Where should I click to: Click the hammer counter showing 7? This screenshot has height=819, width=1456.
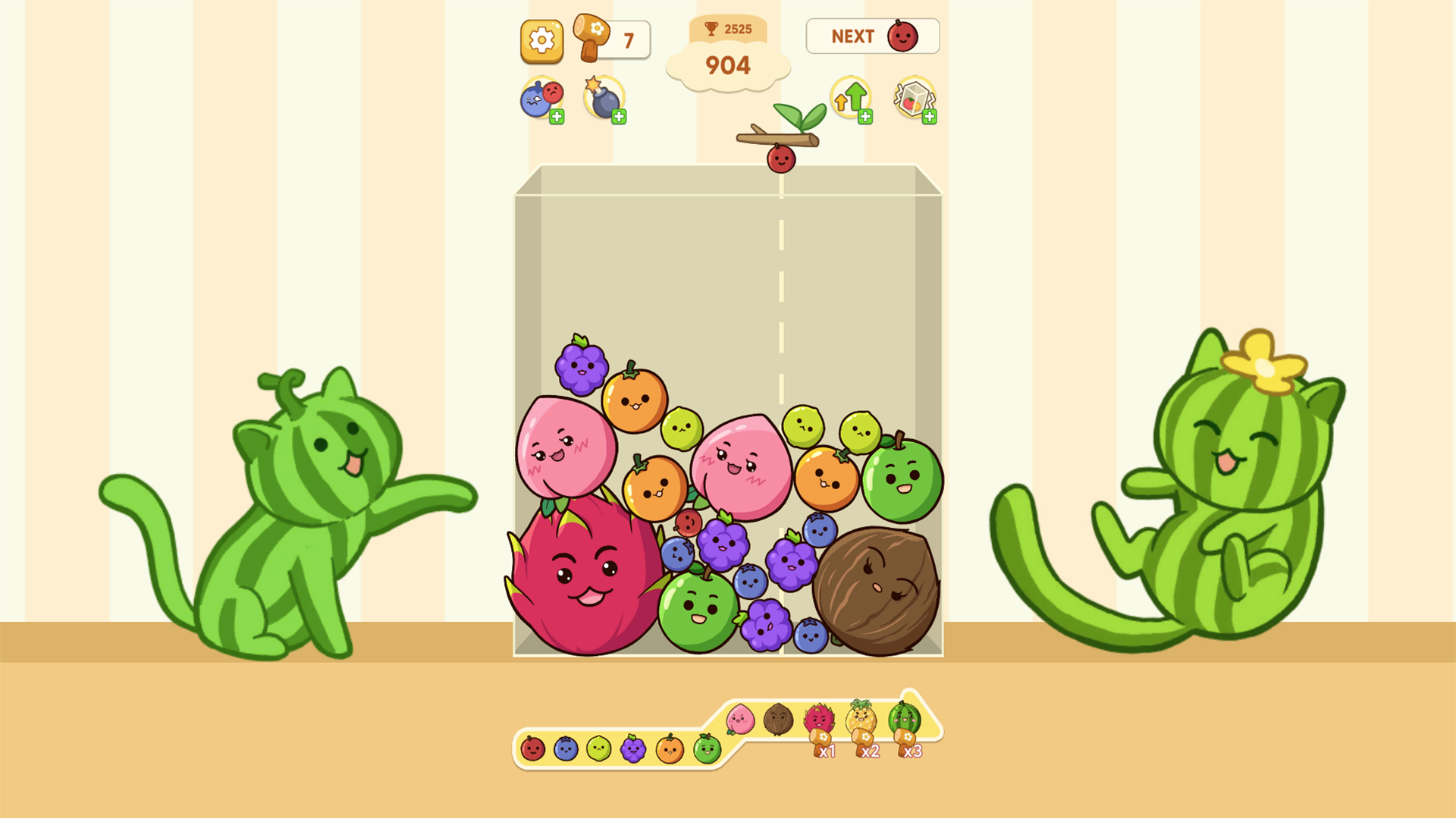pos(628,39)
